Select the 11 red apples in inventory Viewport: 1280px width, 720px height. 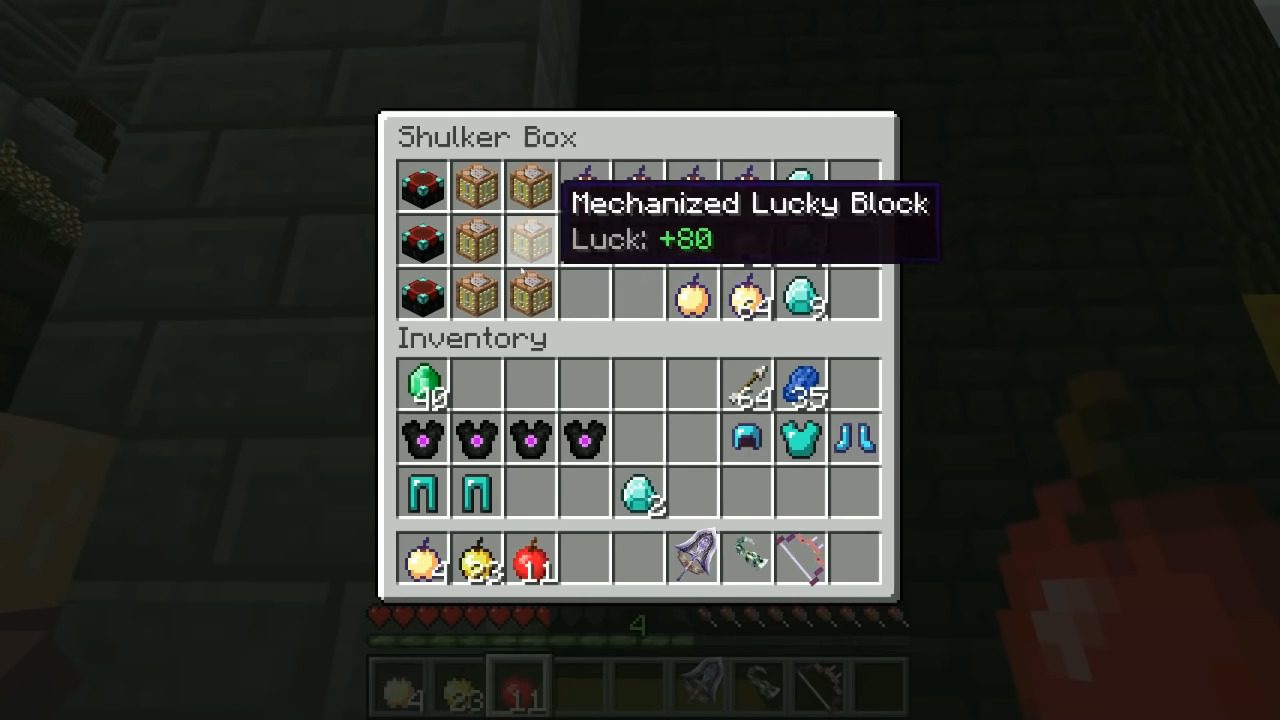click(x=530, y=560)
